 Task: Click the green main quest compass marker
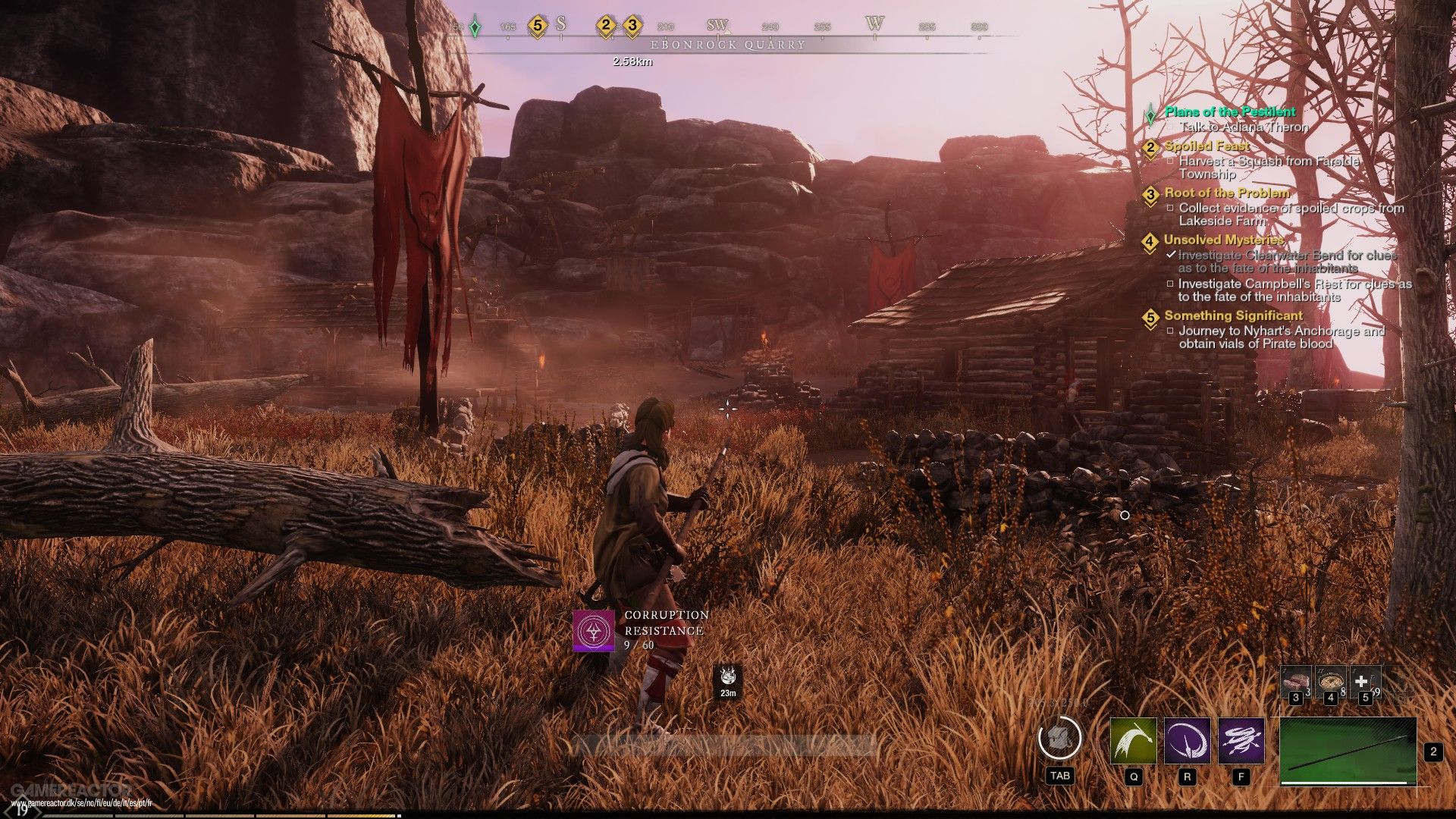[x=475, y=27]
